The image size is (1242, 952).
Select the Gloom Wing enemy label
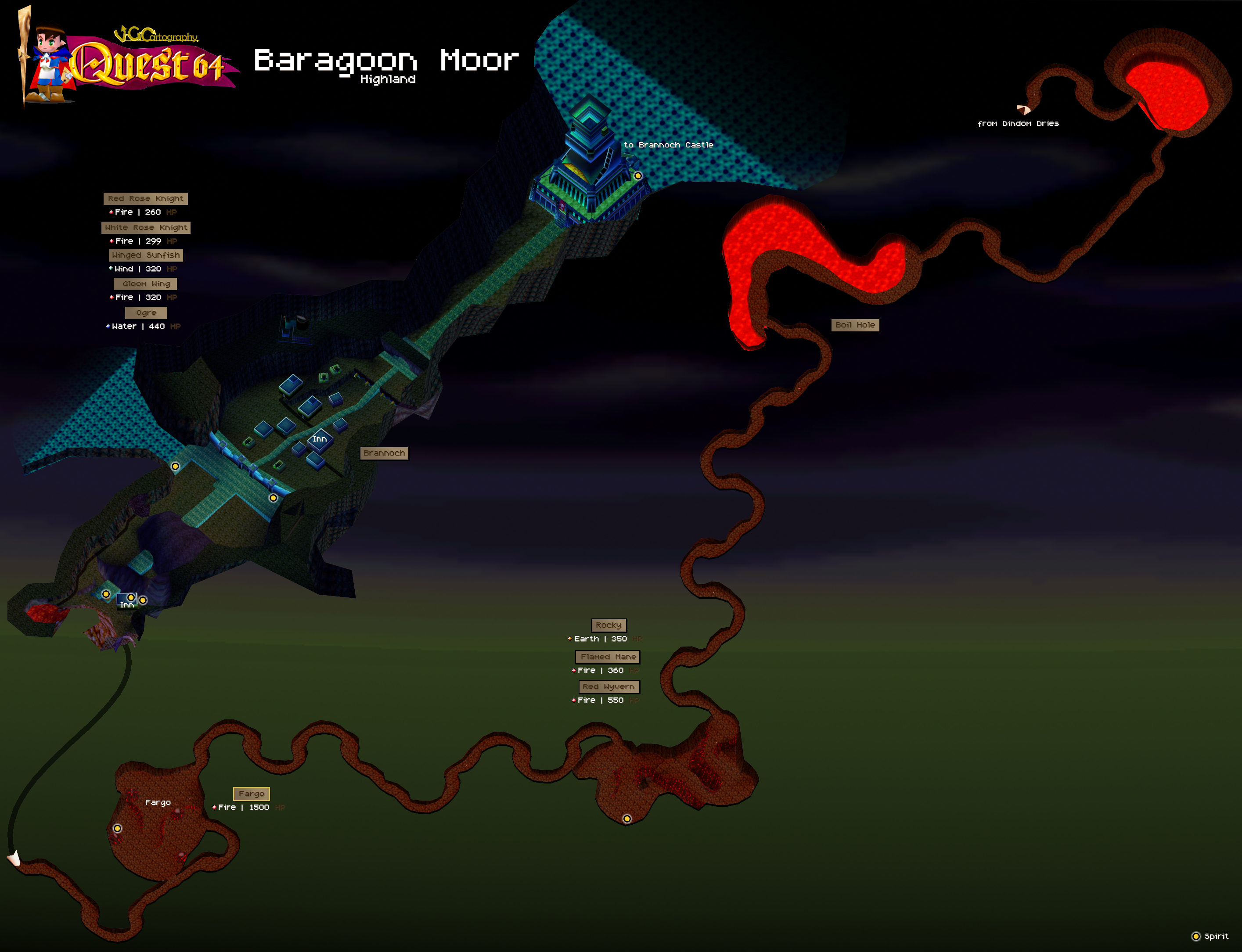pos(146,284)
